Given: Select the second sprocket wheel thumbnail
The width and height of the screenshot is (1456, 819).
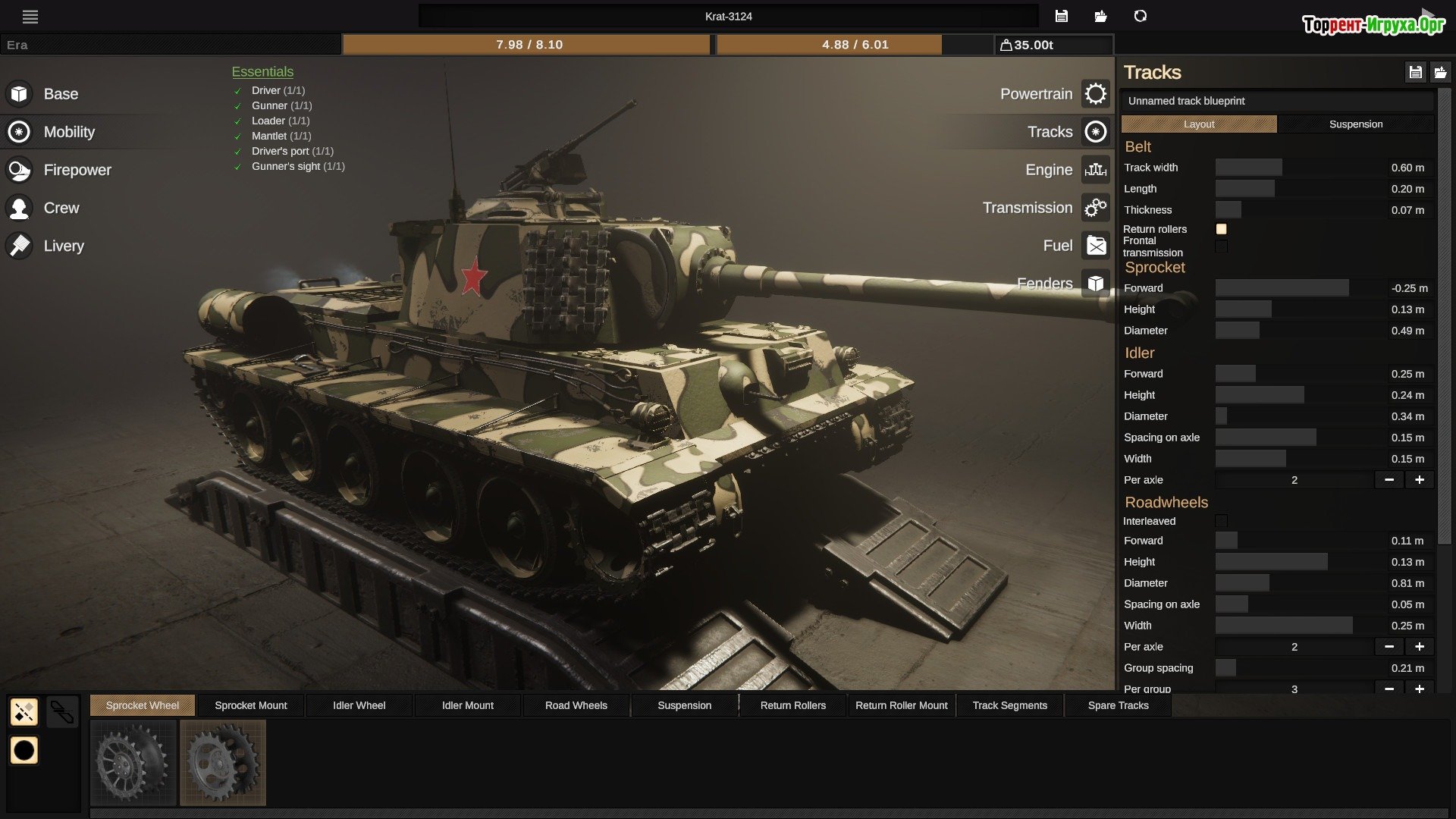Looking at the screenshot, I should [223, 762].
